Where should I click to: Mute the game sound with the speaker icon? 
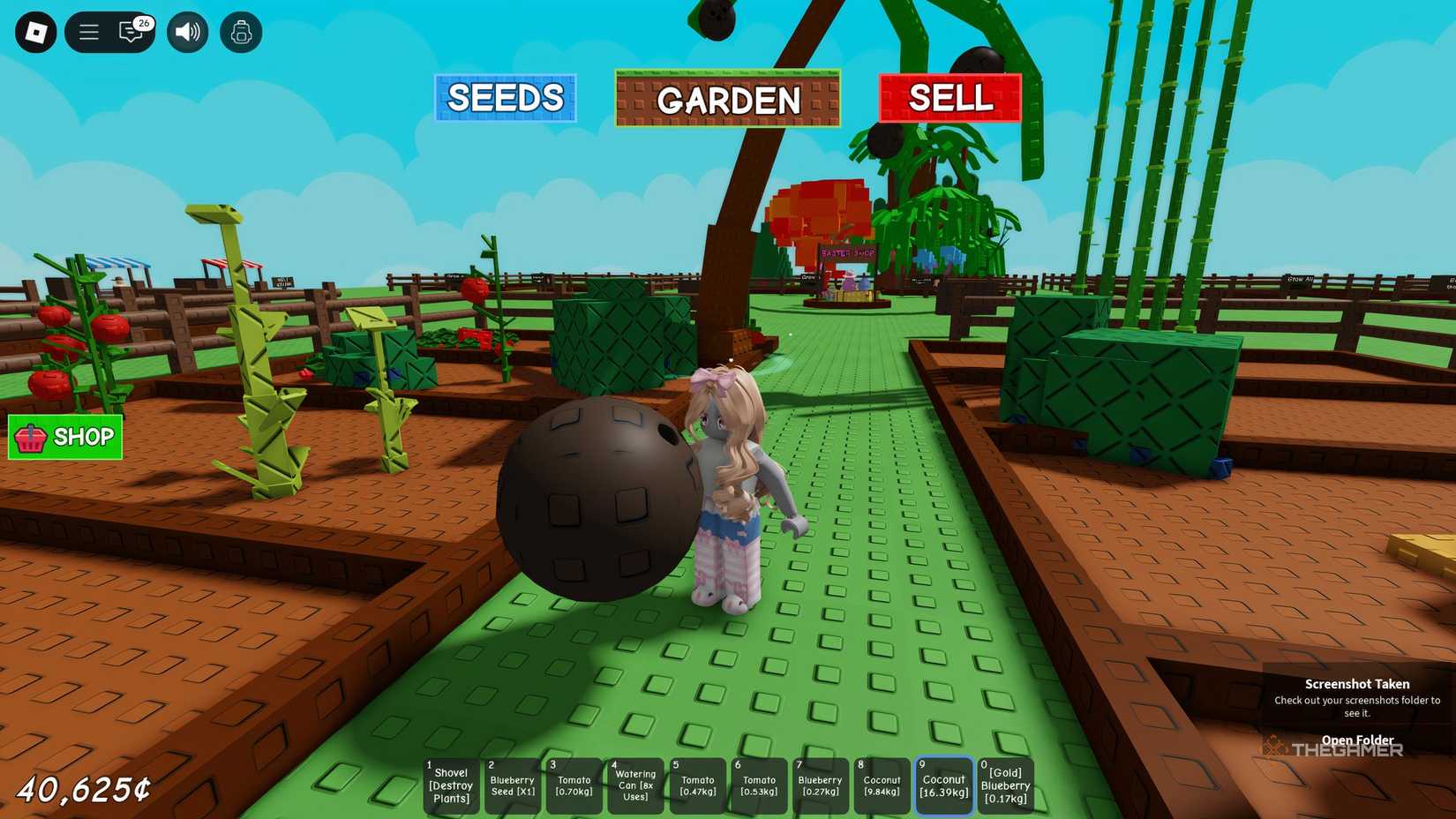click(186, 31)
